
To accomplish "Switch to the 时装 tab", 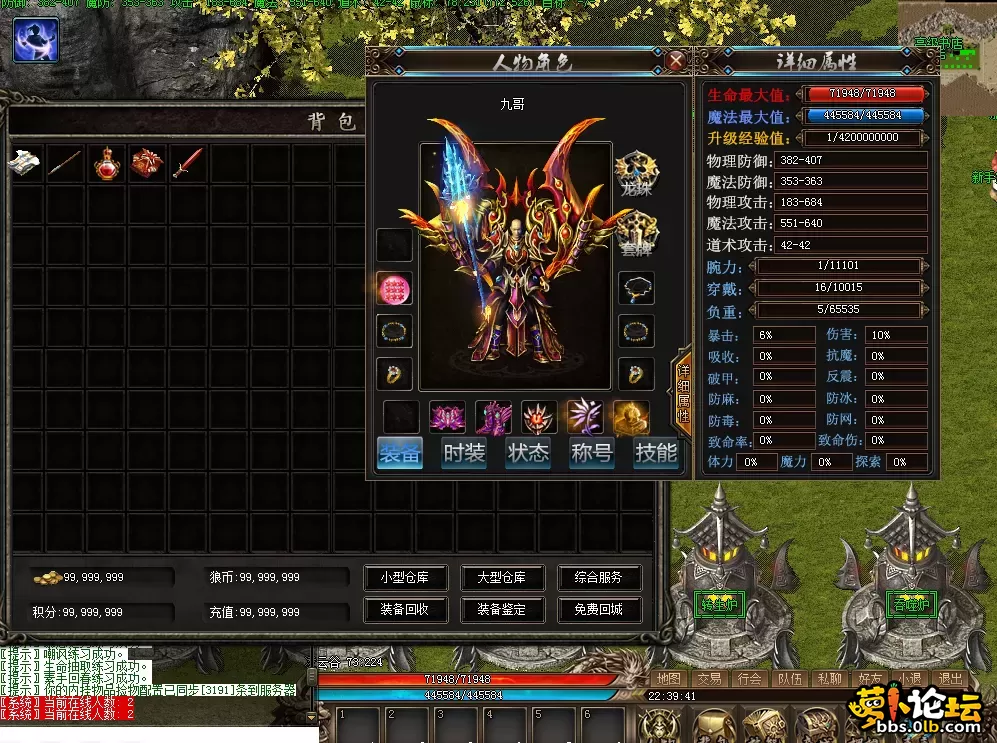I will (464, 453).
